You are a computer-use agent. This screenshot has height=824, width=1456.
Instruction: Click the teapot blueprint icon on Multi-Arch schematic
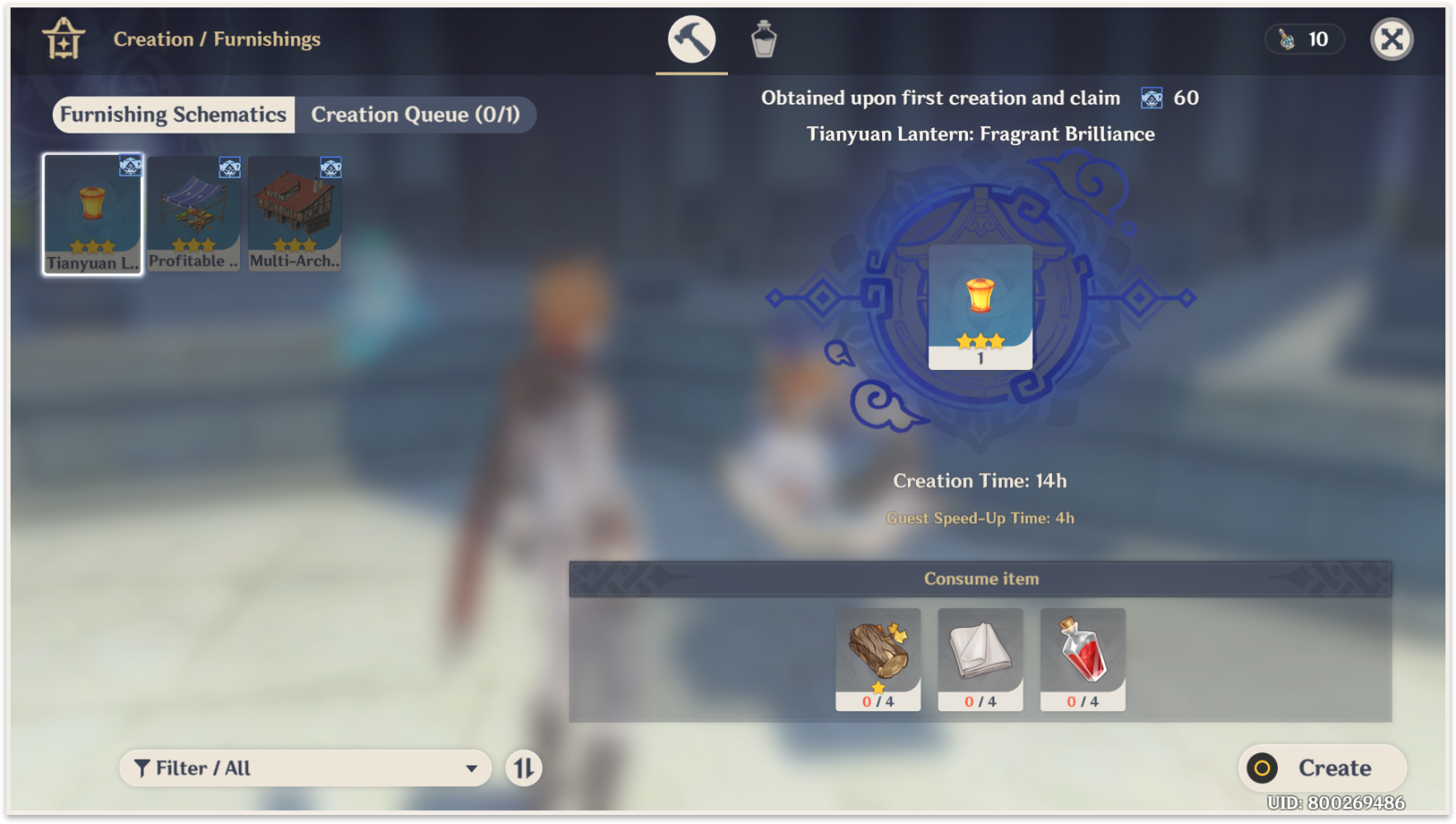point(331,167)
